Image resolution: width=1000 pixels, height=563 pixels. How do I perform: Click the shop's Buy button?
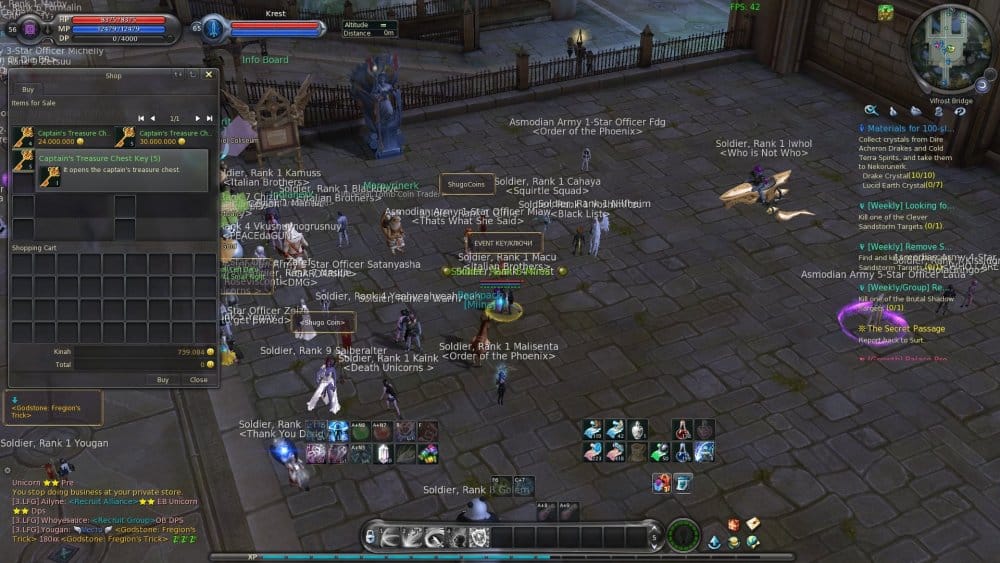pyautogui.click(x=162, y=380)
